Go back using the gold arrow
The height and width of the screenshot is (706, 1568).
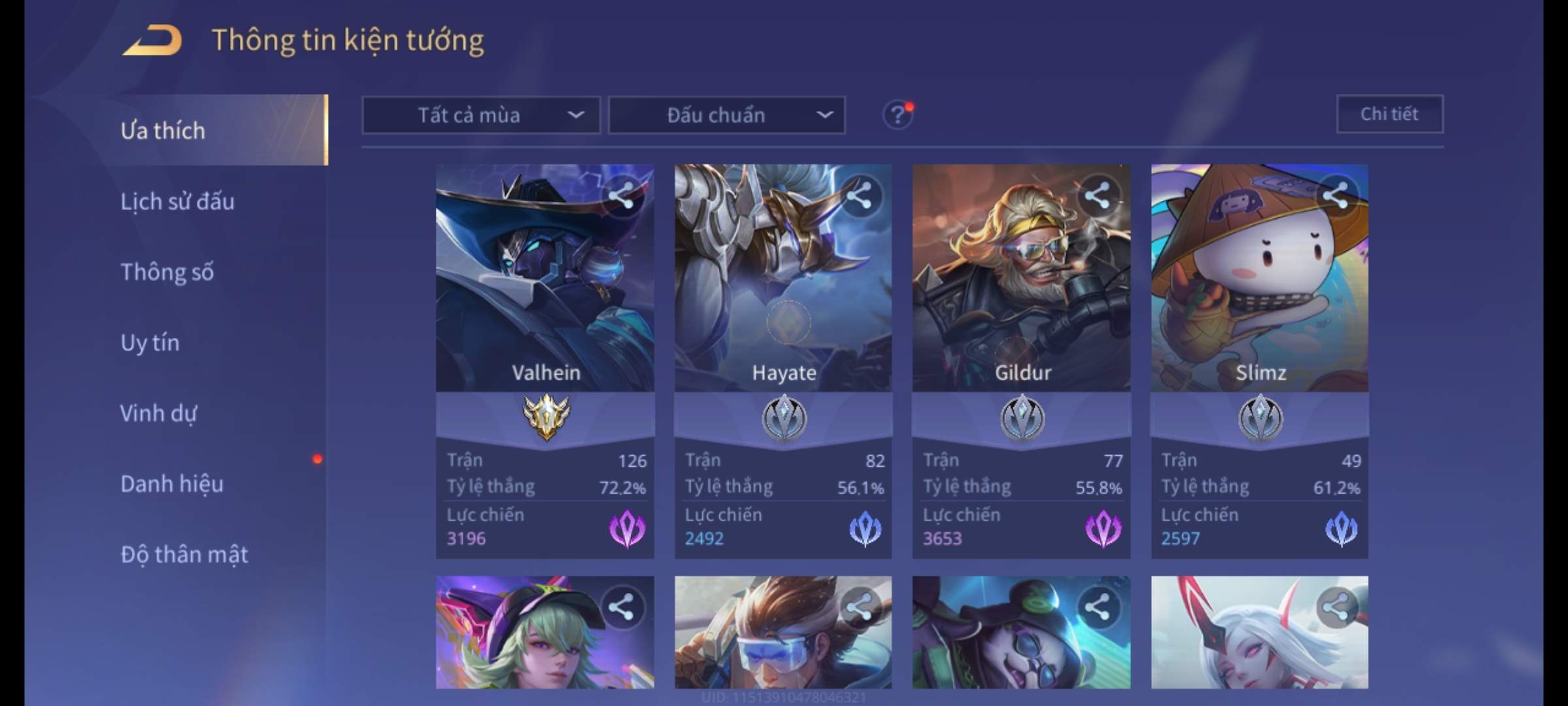[152, 41]
